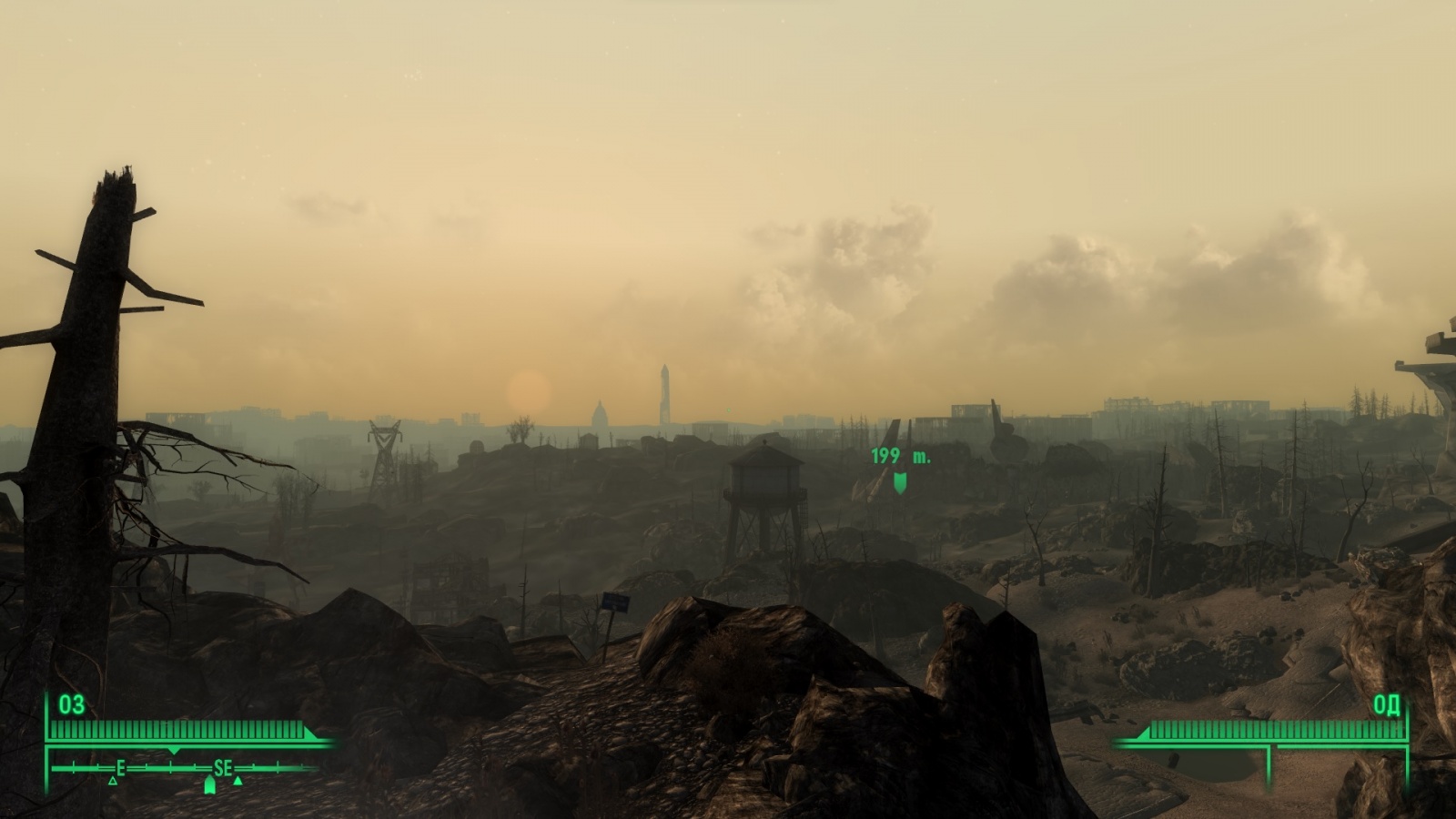Click the 199 m. distance readout
Image resolution: width=1456 pixels, height=819 pixels.
tap(899, 457)
